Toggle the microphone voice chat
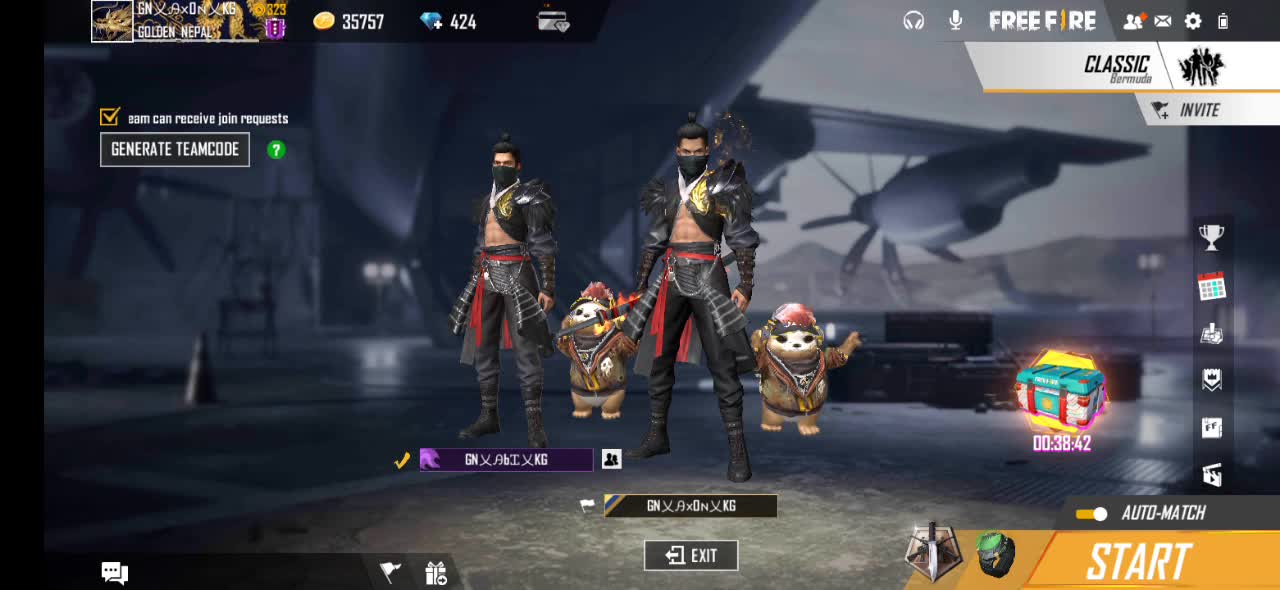 (956, 20)
